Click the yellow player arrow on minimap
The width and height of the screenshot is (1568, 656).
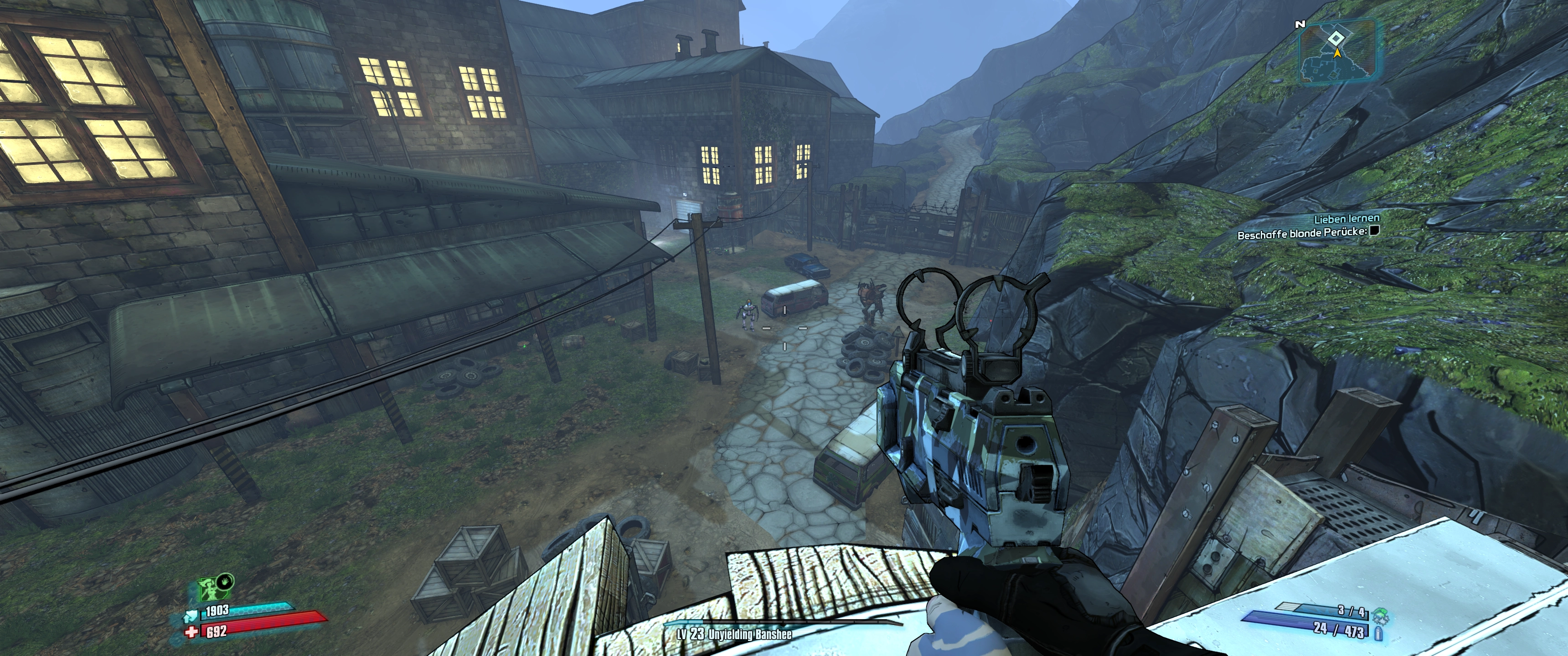pyautogui.click(x=1337, y=53)
